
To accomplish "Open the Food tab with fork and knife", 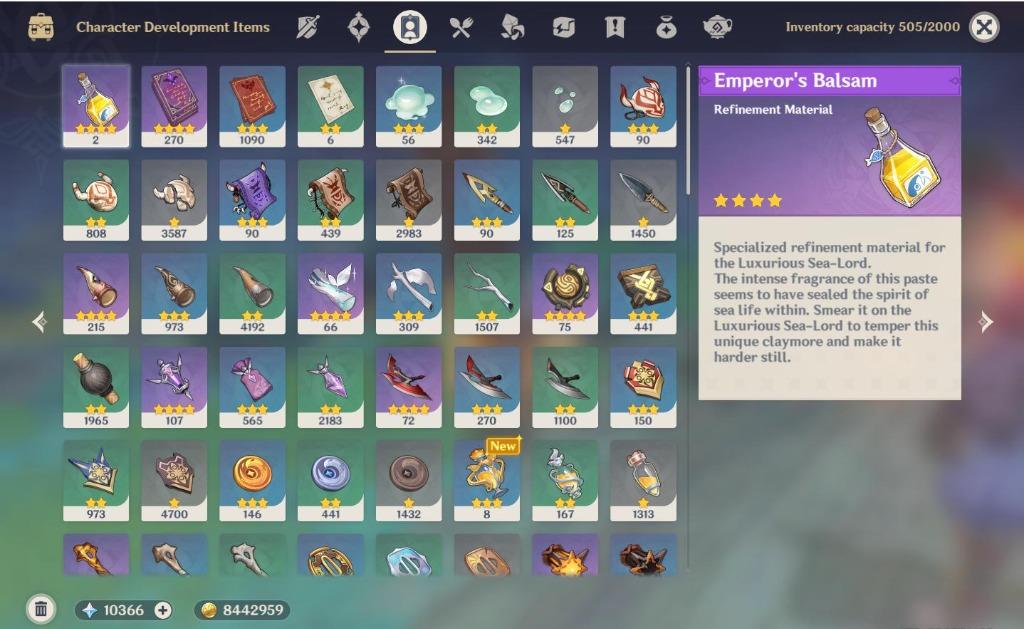I will coord(460,27).
